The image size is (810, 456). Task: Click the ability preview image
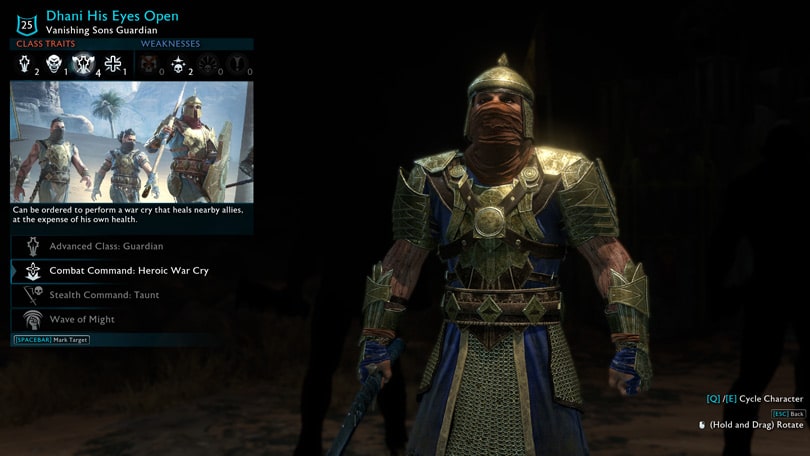[132, 142]
